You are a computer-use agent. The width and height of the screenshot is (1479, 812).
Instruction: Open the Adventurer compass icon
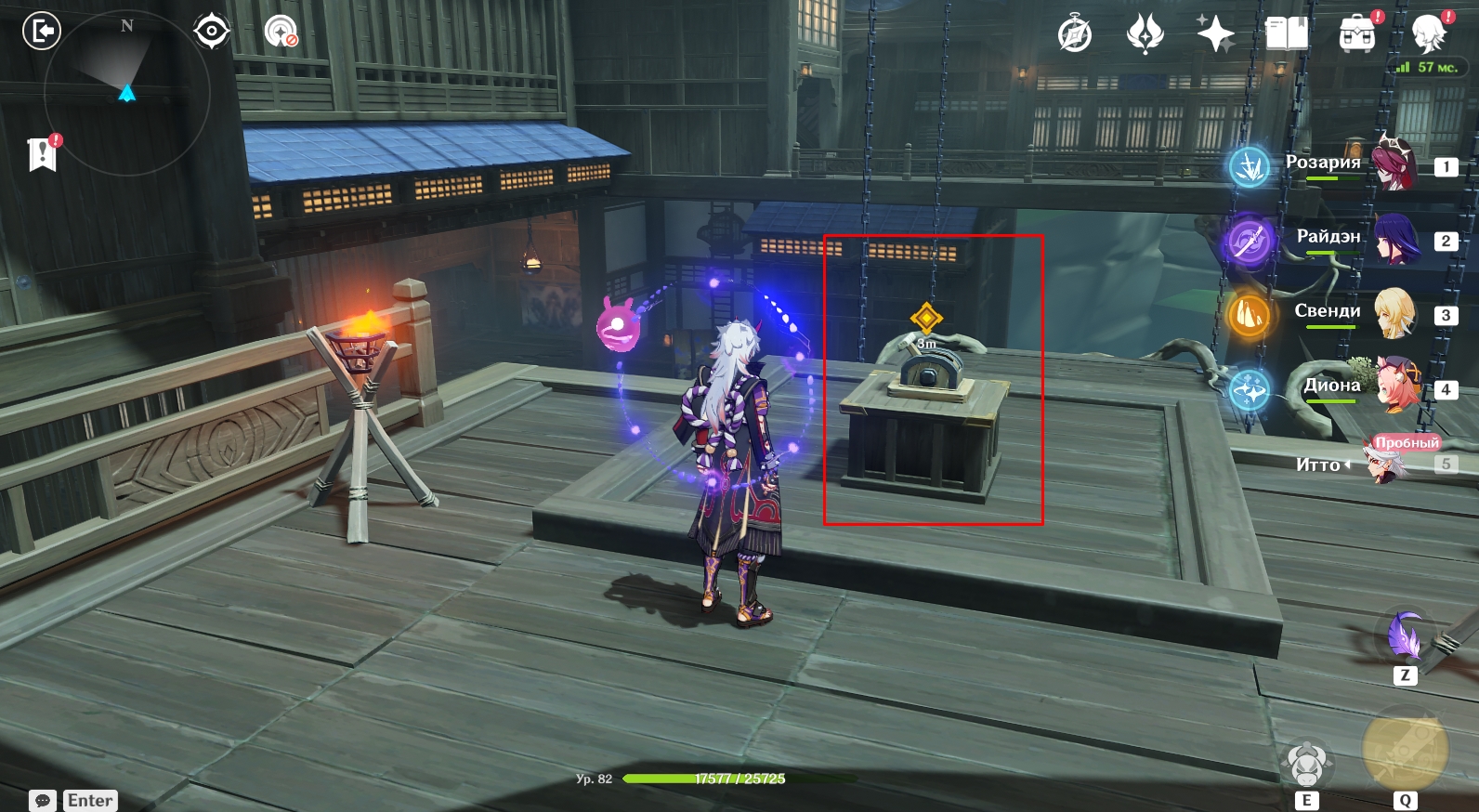point(1075,35)
